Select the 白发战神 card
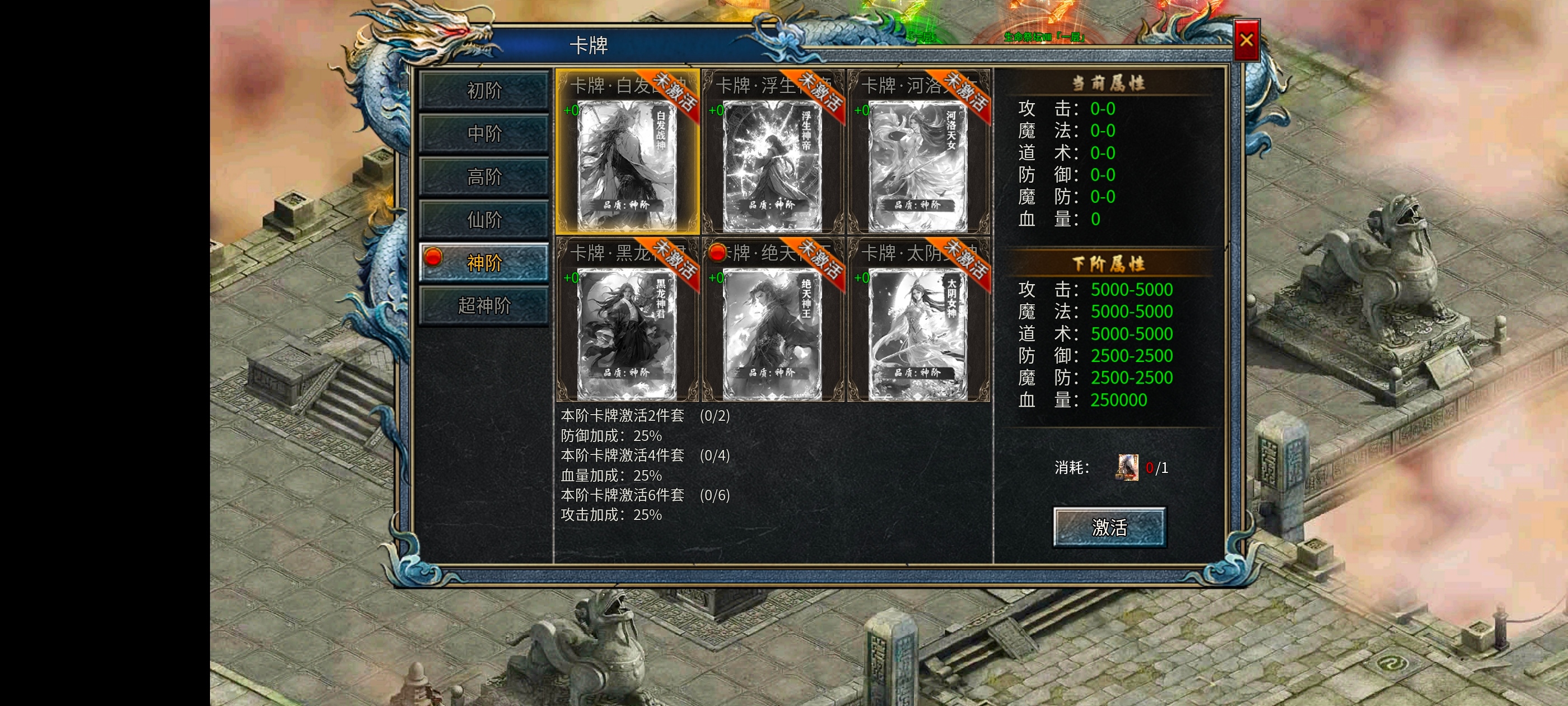 click(x=626, y=160)
